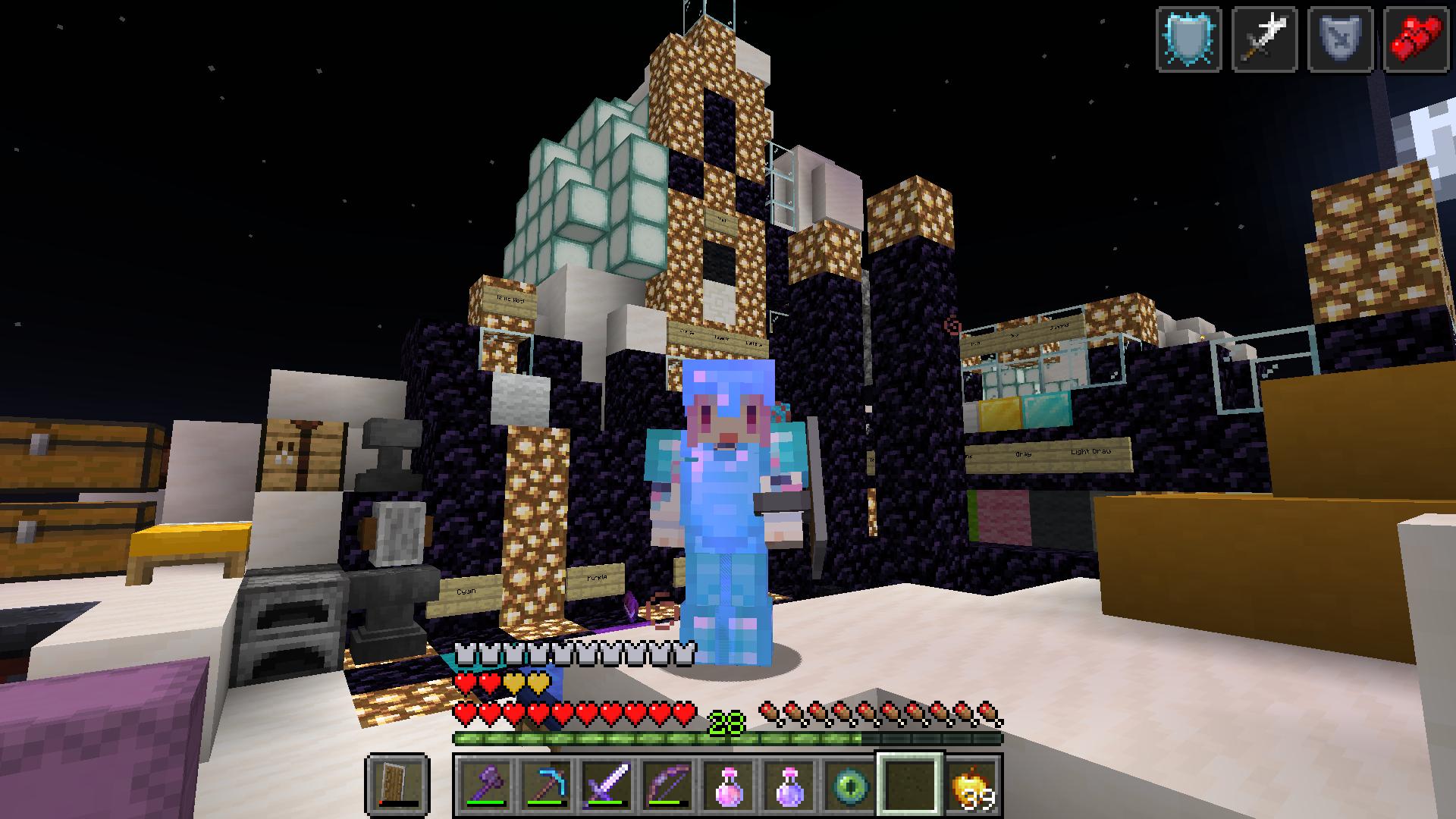Click the grey shield status effect icon

pyautogui.click(x=1340, y=39)
